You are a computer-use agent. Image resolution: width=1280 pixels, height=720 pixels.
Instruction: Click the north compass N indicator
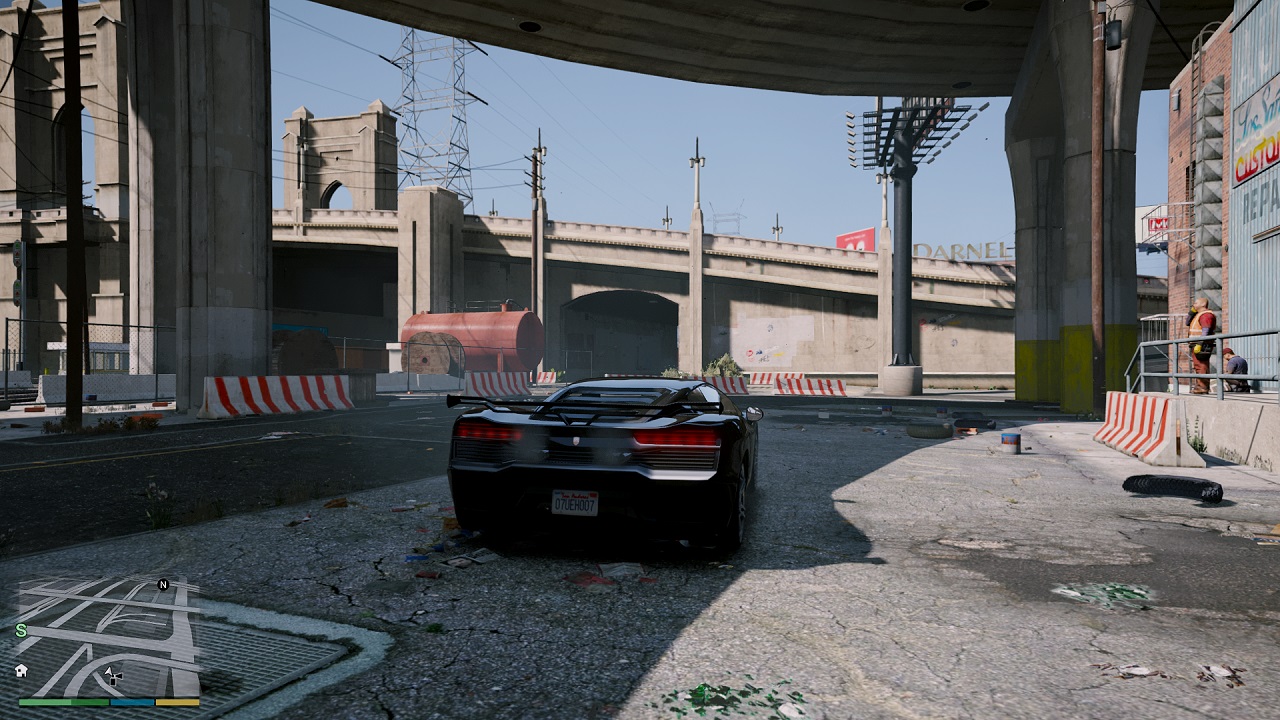(x=163, y=585)
